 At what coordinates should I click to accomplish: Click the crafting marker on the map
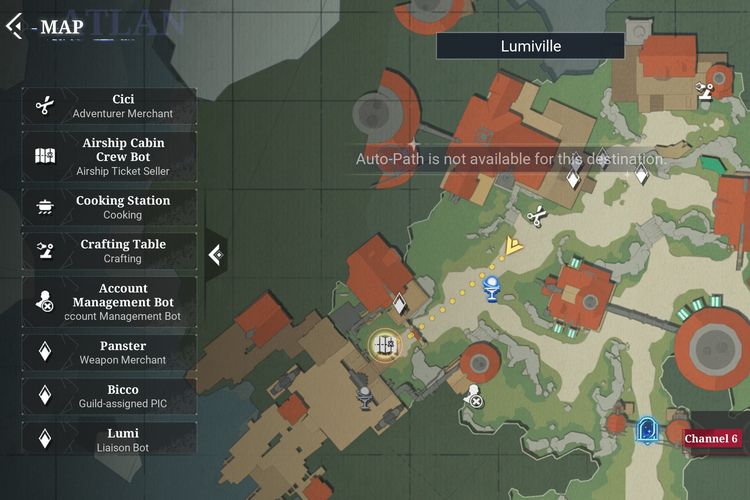pyautogui.click(x=705, y=92)
